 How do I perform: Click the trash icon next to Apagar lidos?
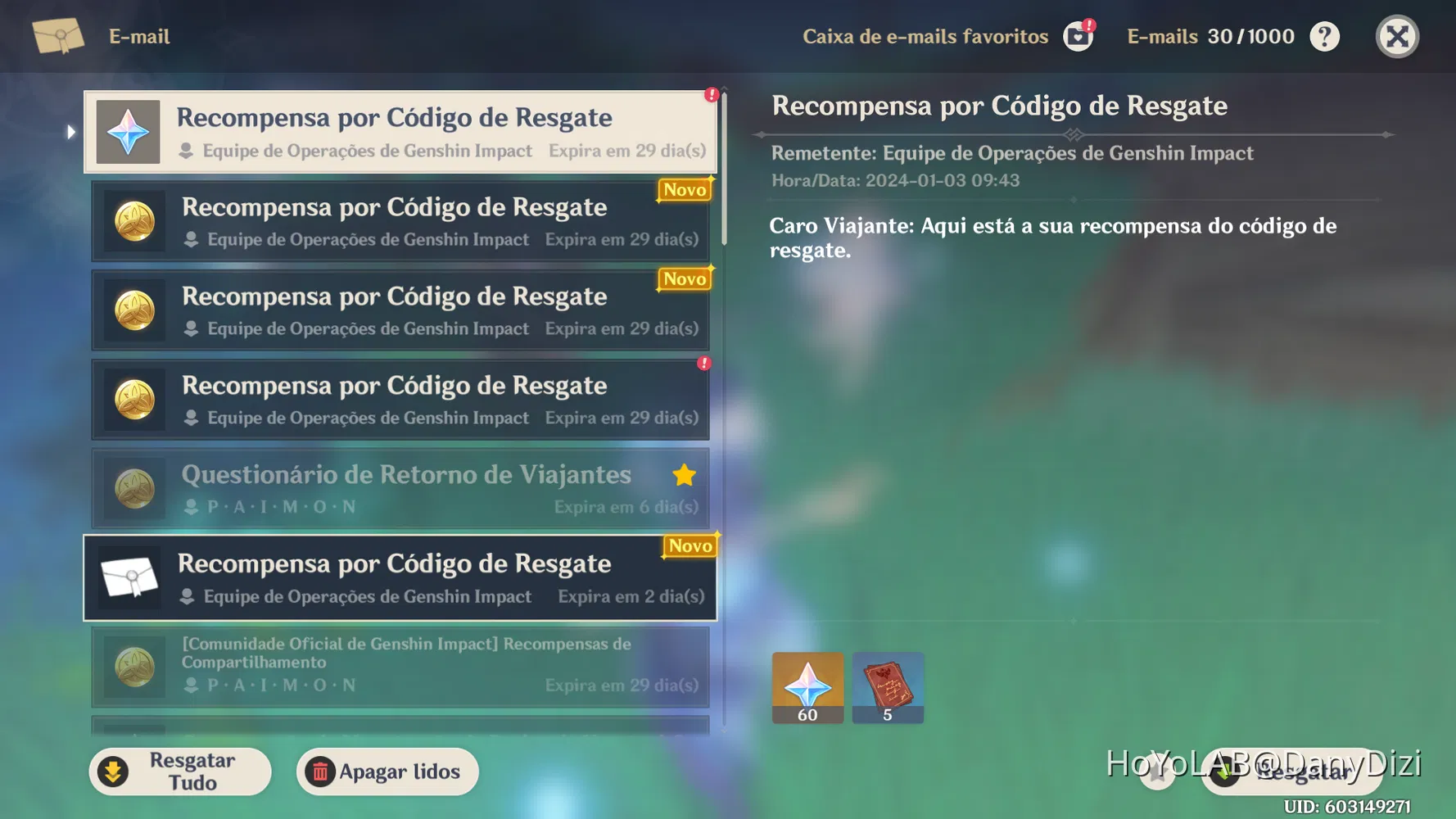tap(322, 771)
